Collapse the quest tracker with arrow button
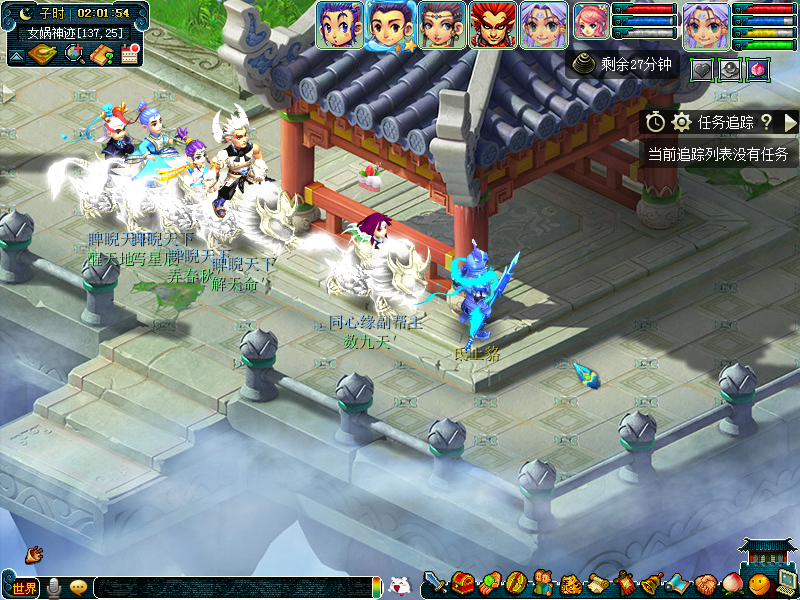This screenshot has width=800, height=600. tap(790, 122)
